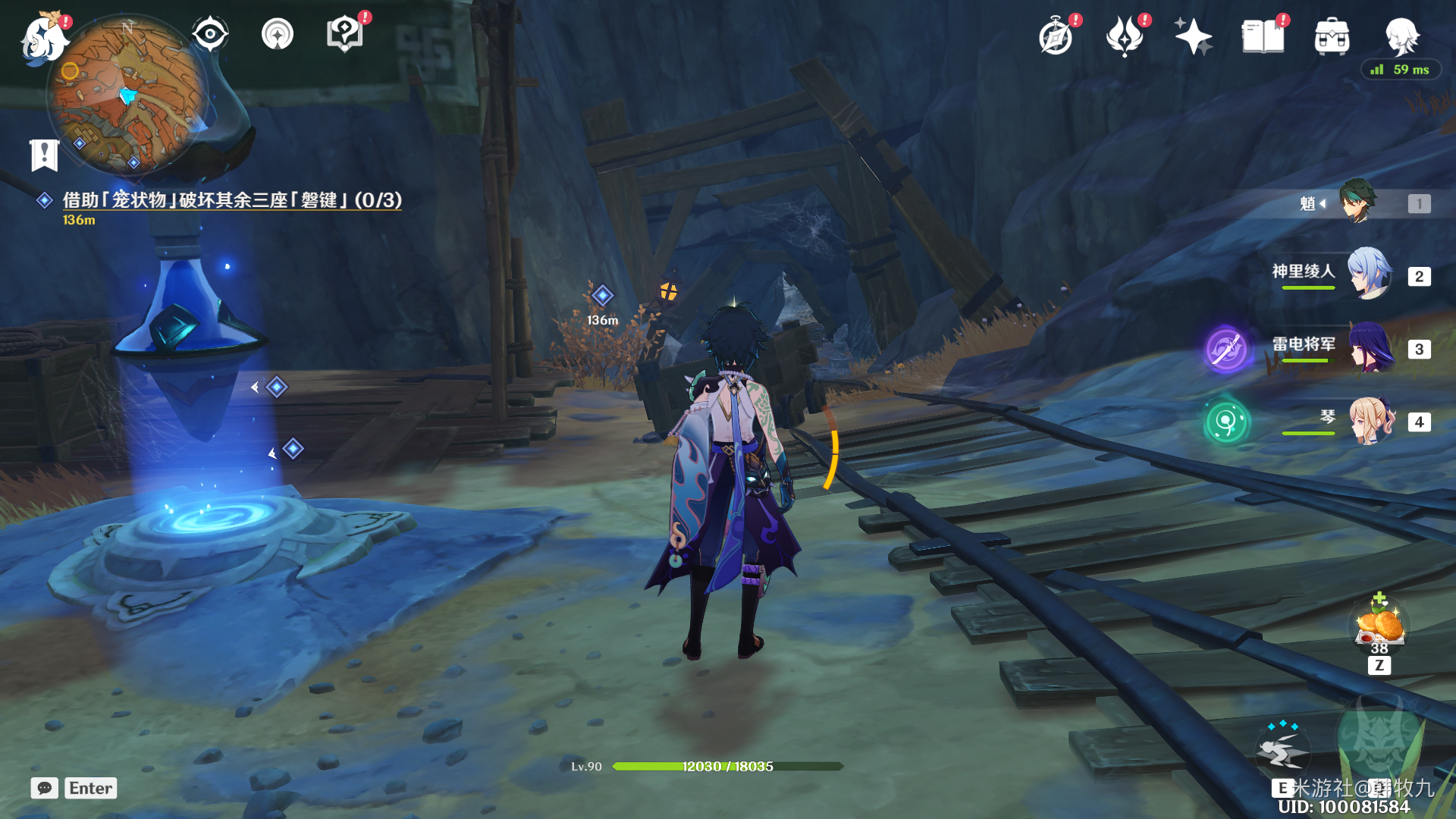Screen dimensions: 1456x819
Task: Open the character profile head icon
Action: pos(1401,35)
